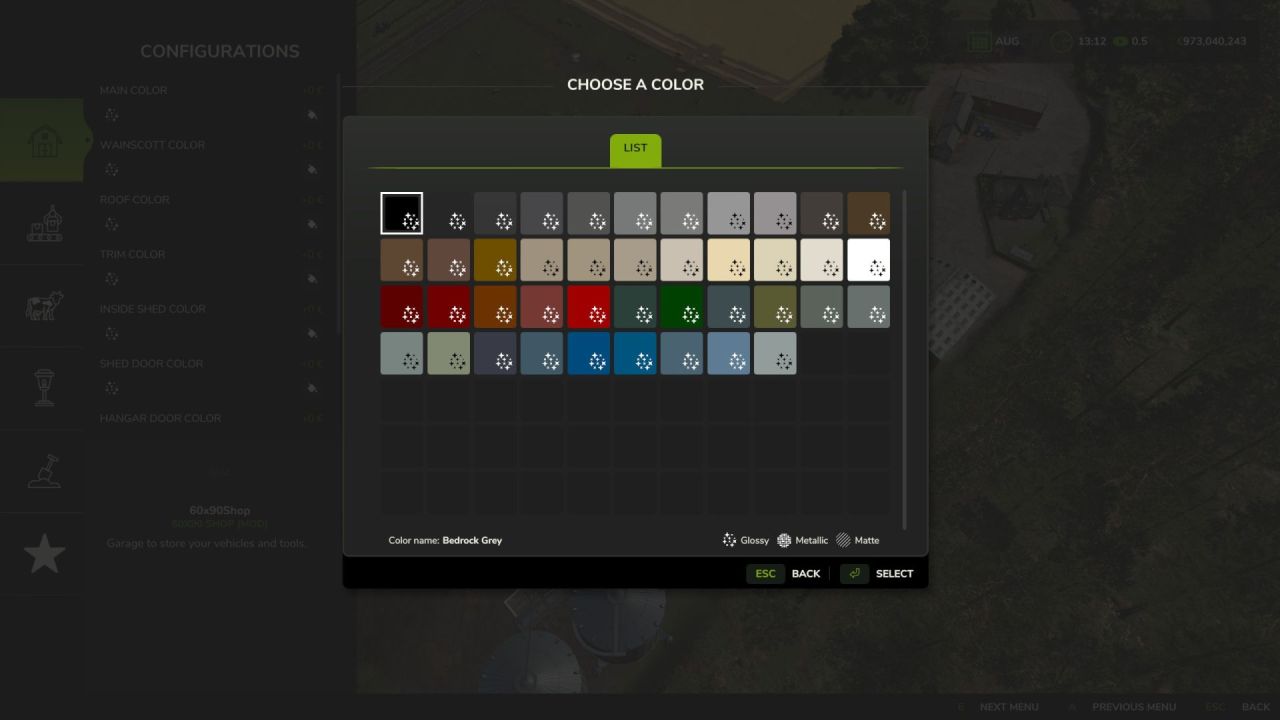Select the animal husbandry cow icon

pos(41,306)
